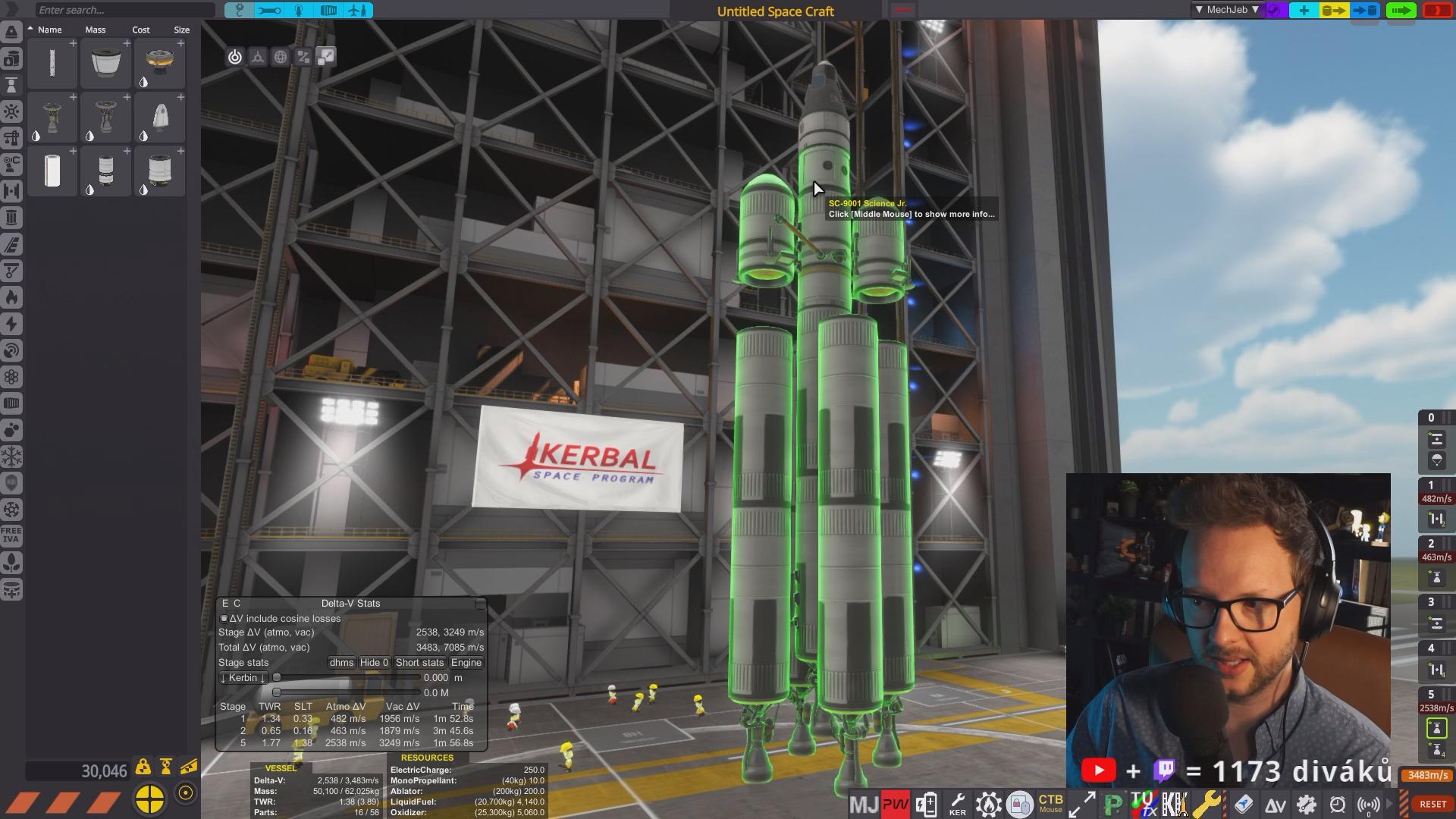
Task: Open the KER engineer toolbar icon
Action: coord(958,804)
